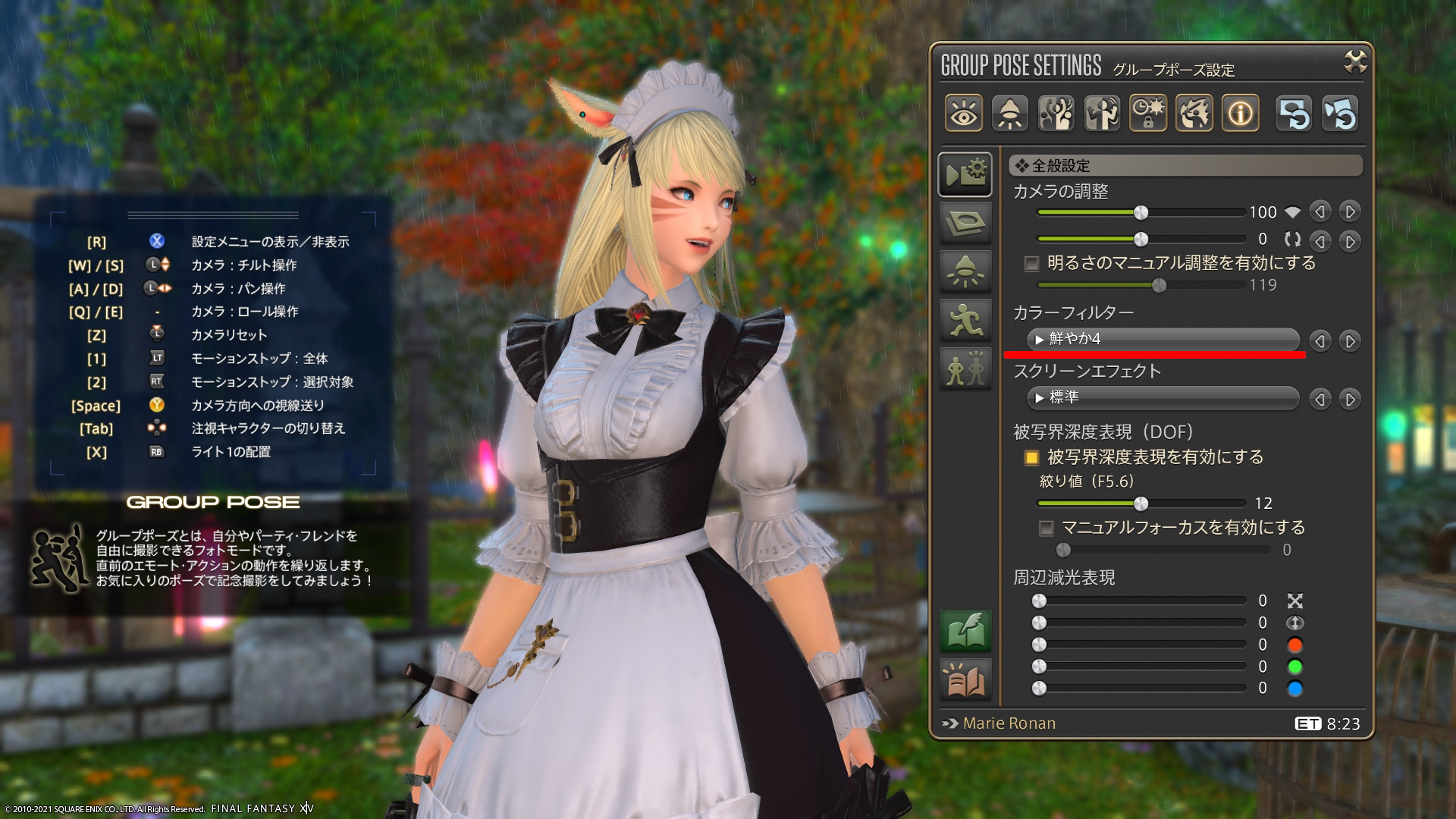Activate the battle effects toolbar icon

[1194, 112]
